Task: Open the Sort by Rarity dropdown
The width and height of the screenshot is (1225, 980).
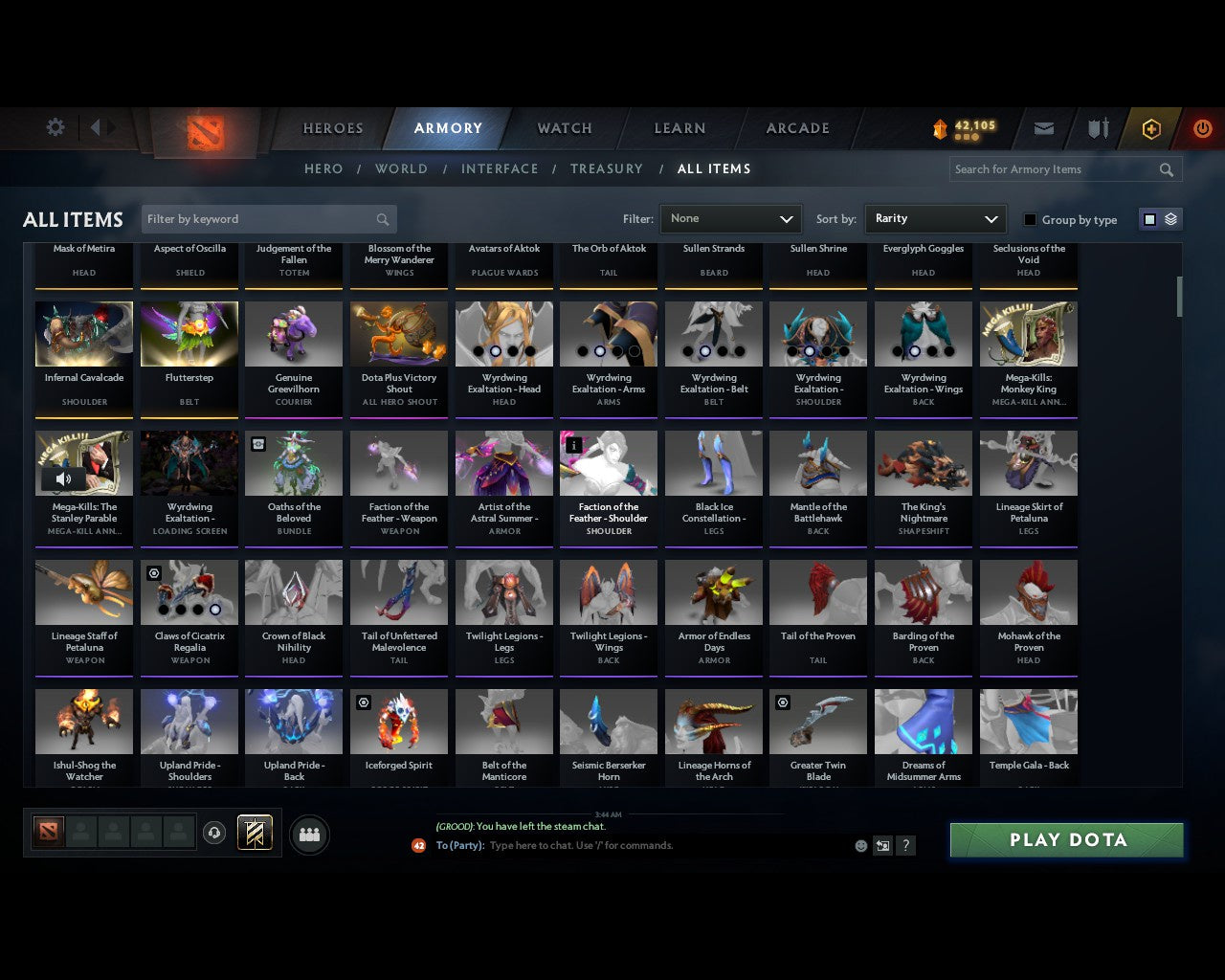Action: pyautogui.click(x=935, y=218)
